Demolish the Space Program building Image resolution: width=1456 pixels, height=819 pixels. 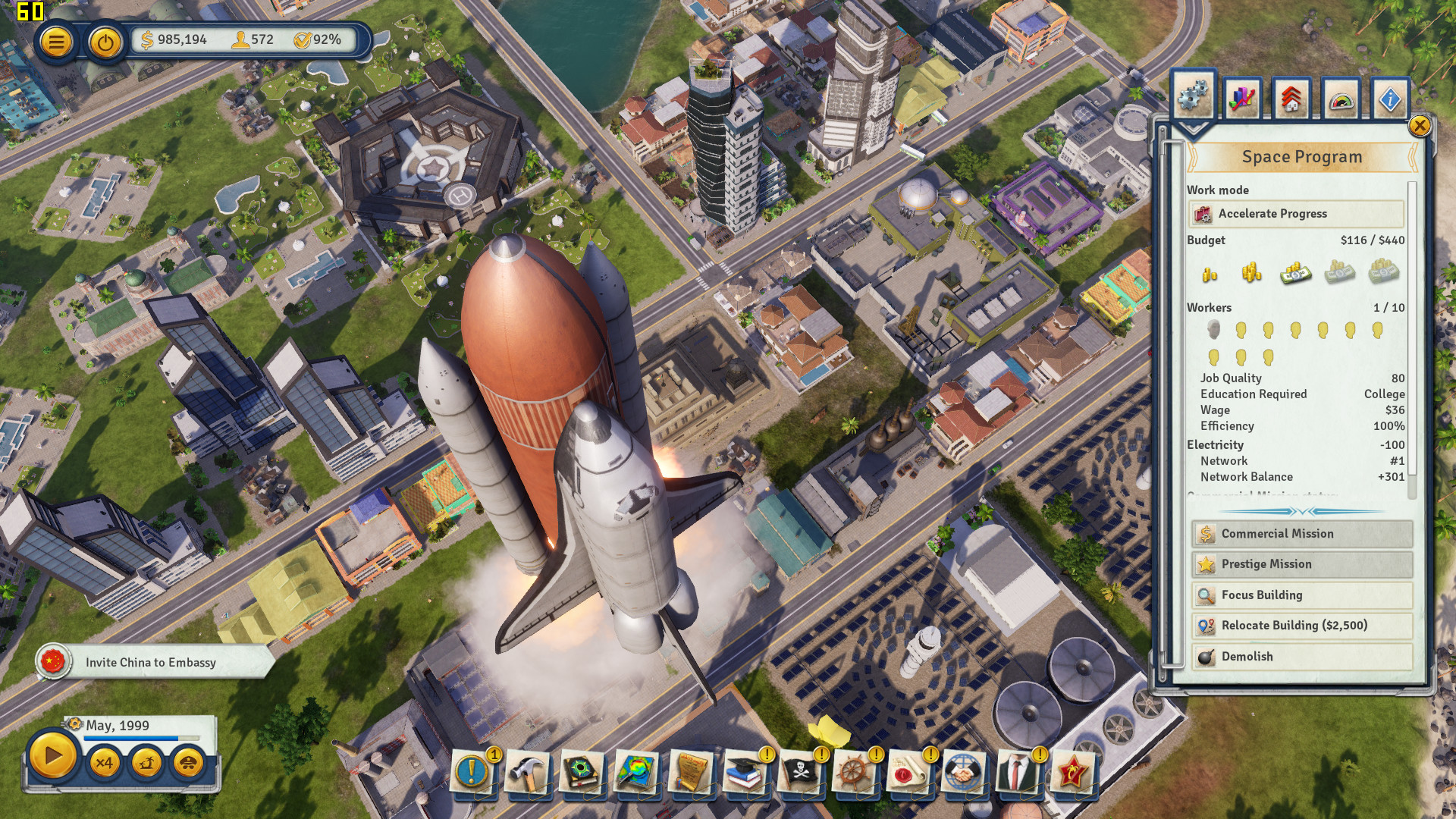pyautogui.click(x=1301, y=657)
